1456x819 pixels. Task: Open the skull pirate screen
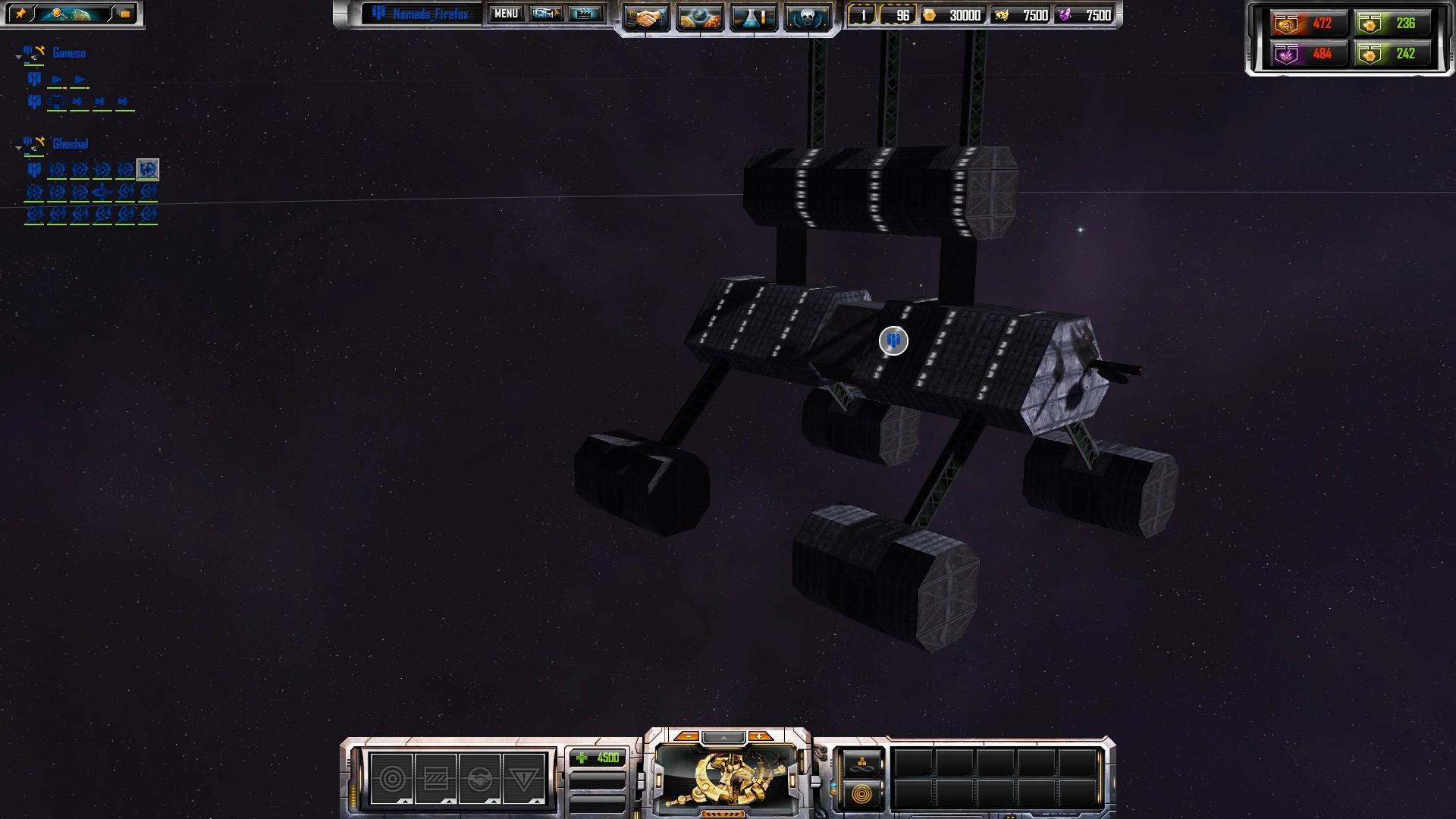806,17
